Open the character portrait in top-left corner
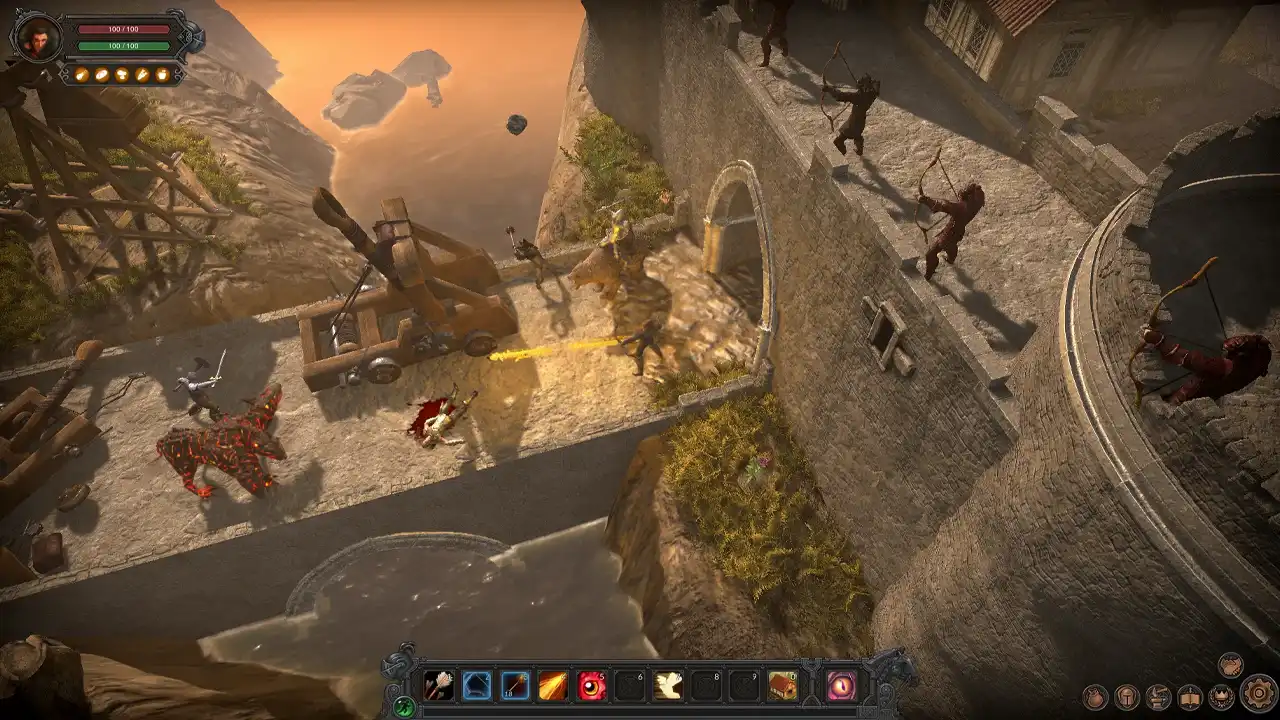 coord(39,38)
